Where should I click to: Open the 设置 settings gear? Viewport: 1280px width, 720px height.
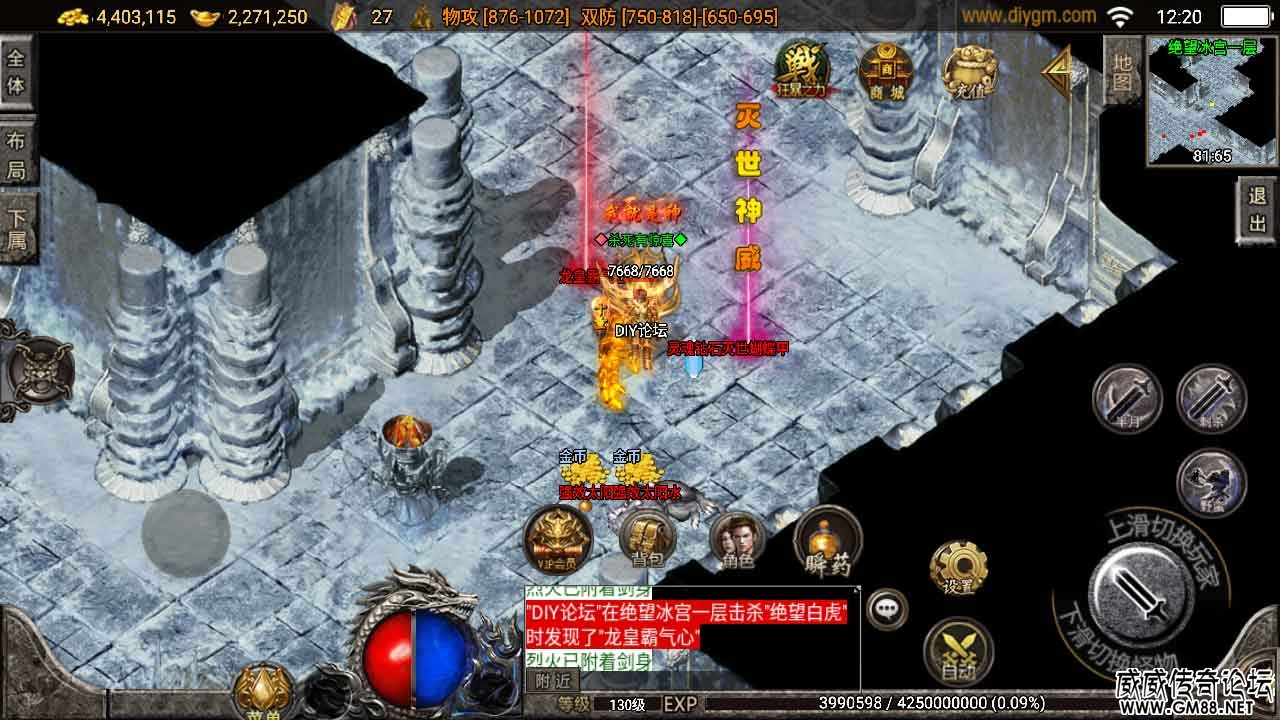pyautogui.click(x=958, y=570)
